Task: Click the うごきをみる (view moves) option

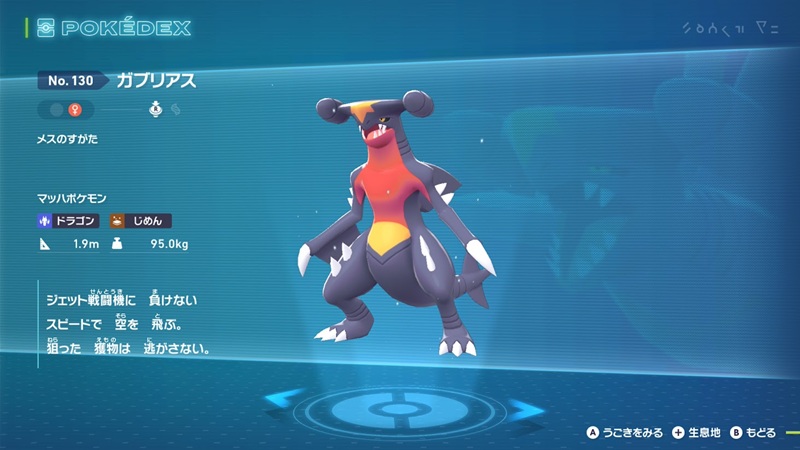Action: [x=625, y=432]
